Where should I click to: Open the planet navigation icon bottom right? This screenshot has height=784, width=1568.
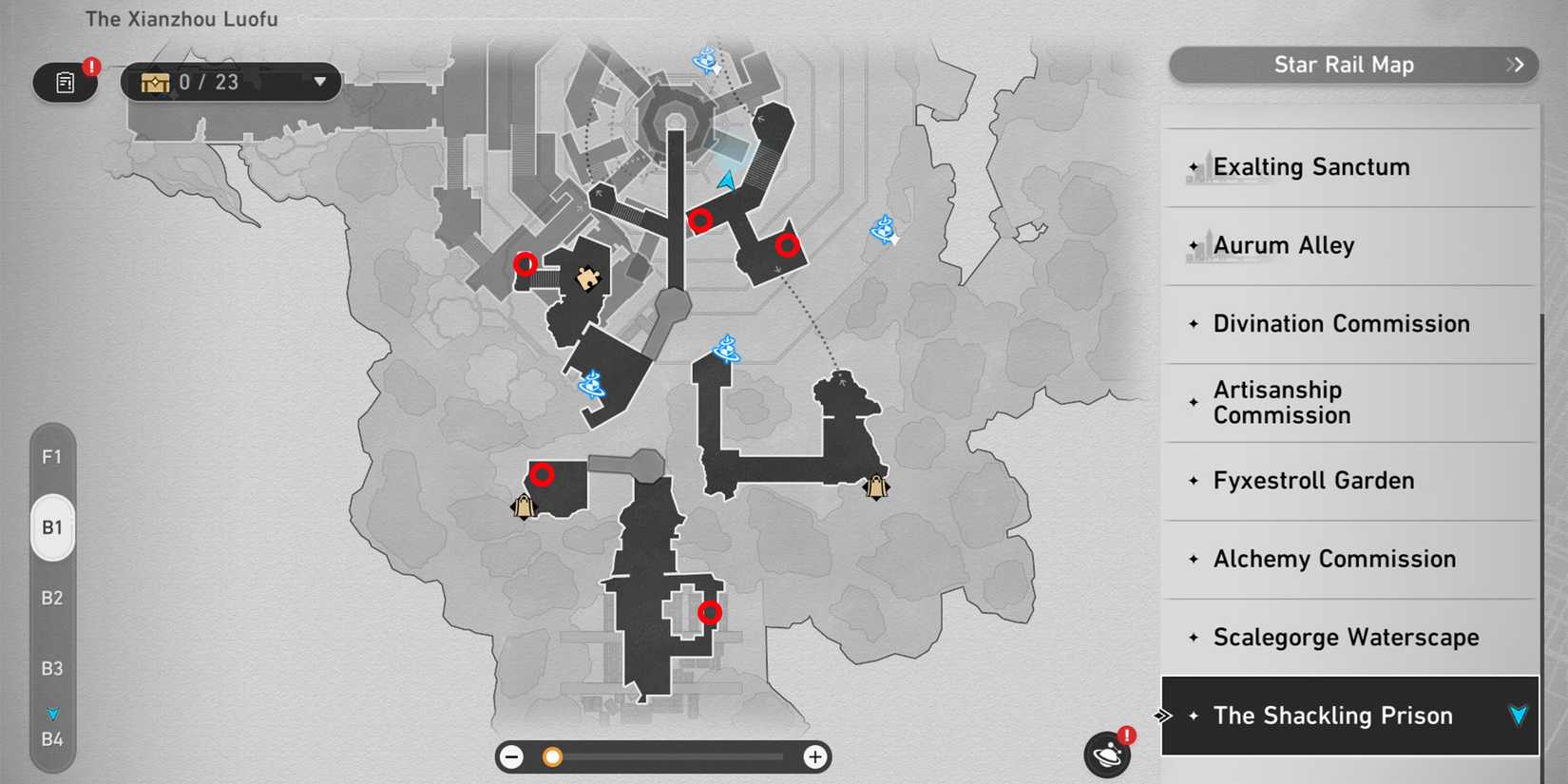coord(1107,754)
